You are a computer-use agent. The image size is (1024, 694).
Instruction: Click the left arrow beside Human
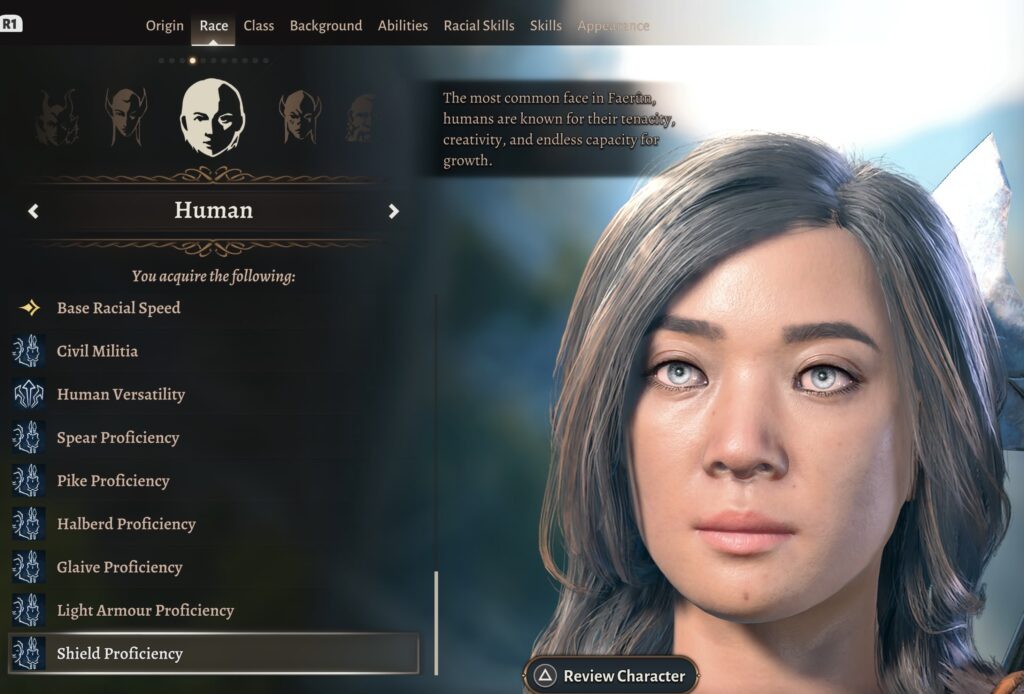coord(34,211)
